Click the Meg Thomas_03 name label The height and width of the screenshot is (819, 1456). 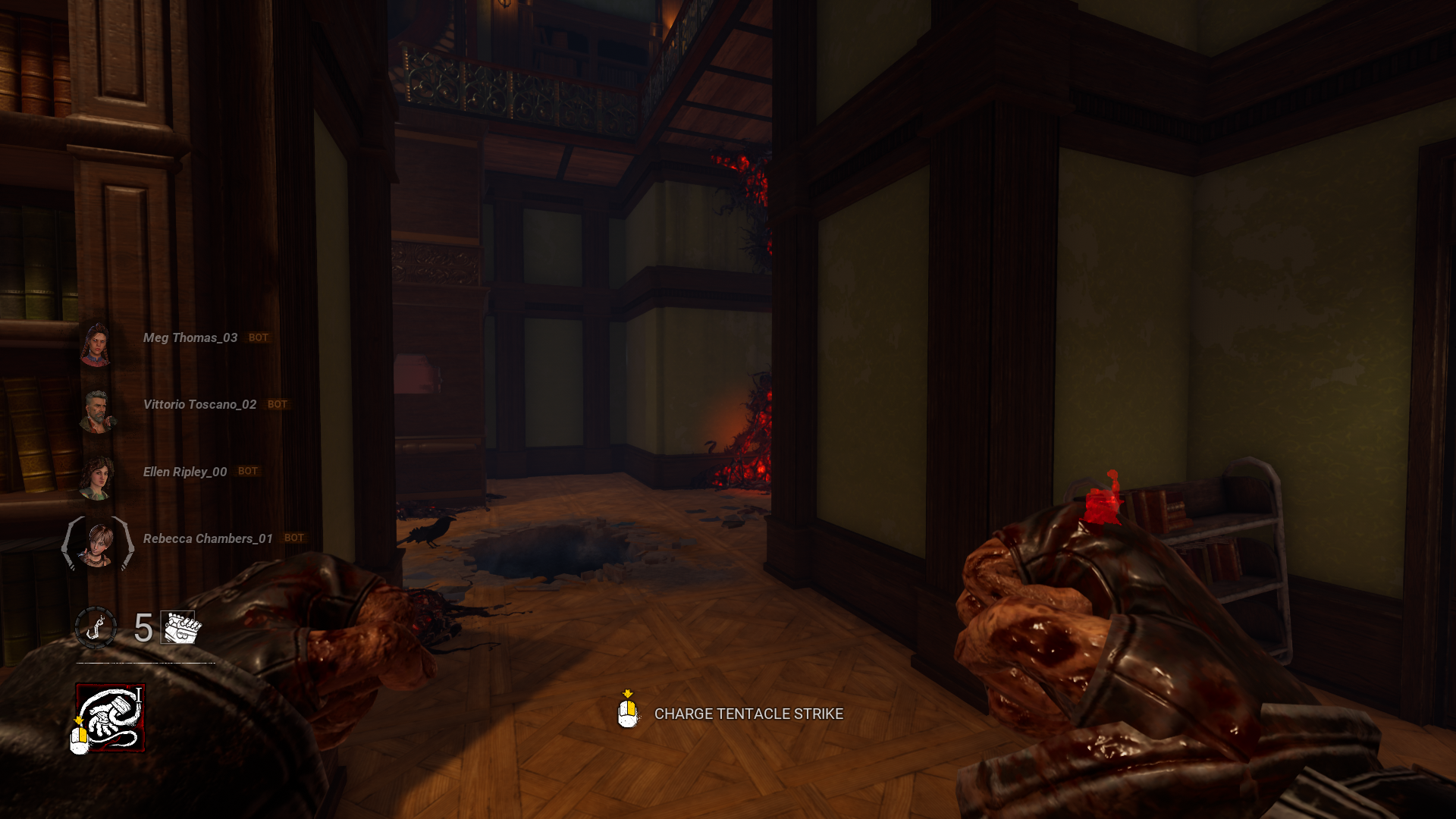189,337
